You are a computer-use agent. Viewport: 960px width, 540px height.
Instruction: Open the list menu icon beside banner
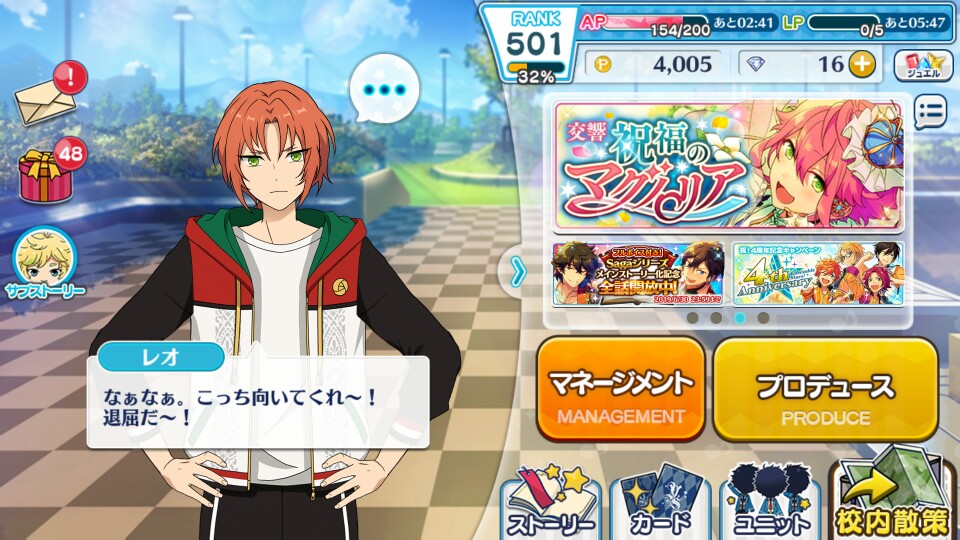(x=929, y=112)
